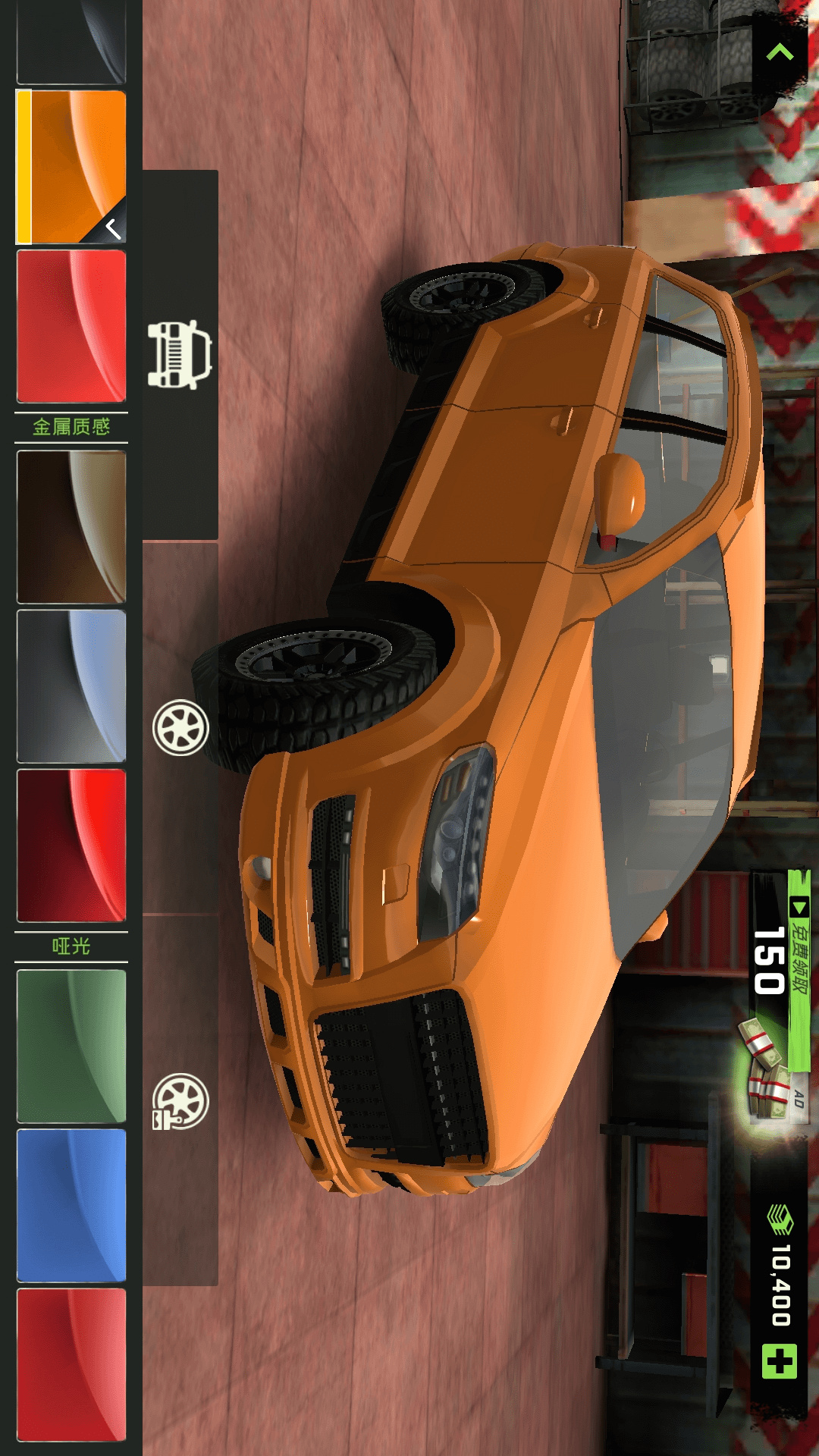This screenshot has width=819, height=1456.
Task: Apply the metallic bronze-brown paint
Action: (72, 527)
